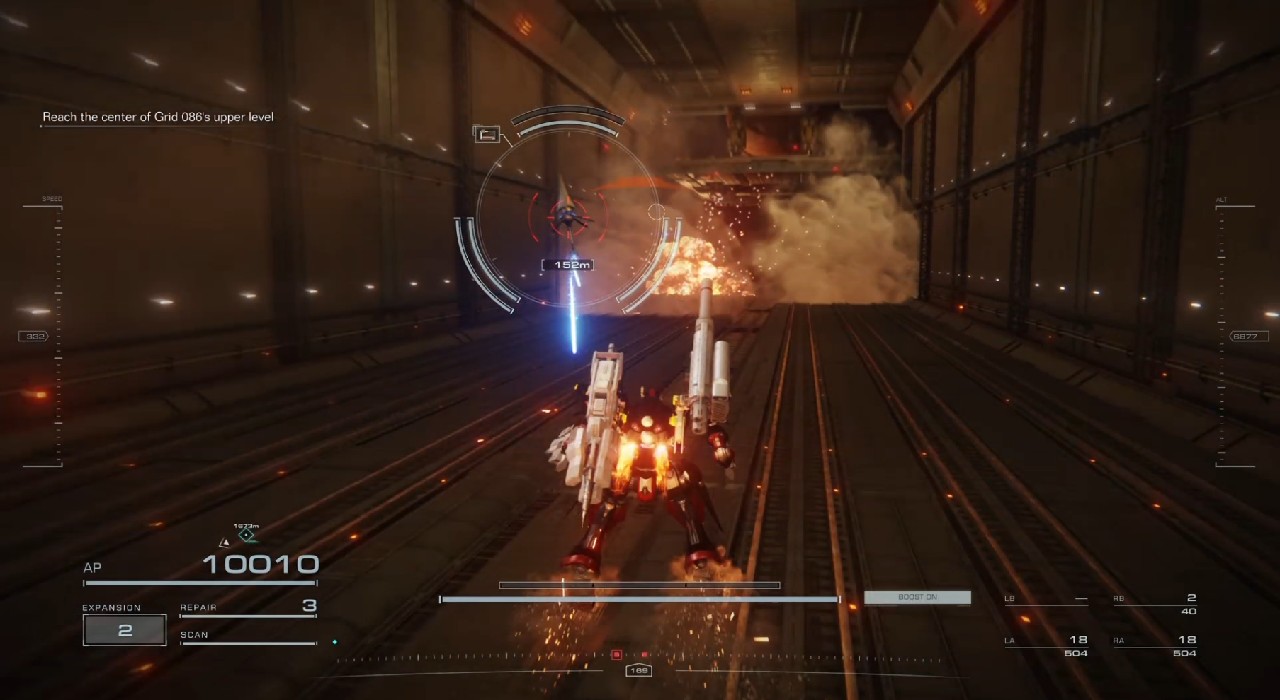Click the Boost On indicator
This screenshot has height=700, width=1280.
coord(917,597)
